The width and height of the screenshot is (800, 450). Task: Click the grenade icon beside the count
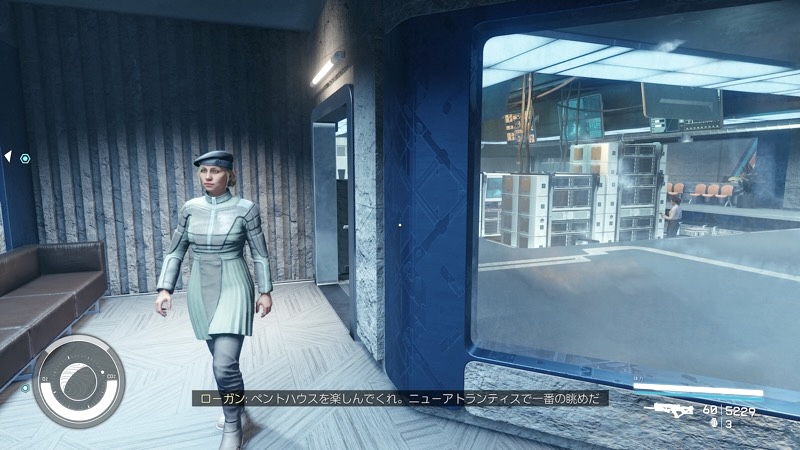[x=712, y=423]
